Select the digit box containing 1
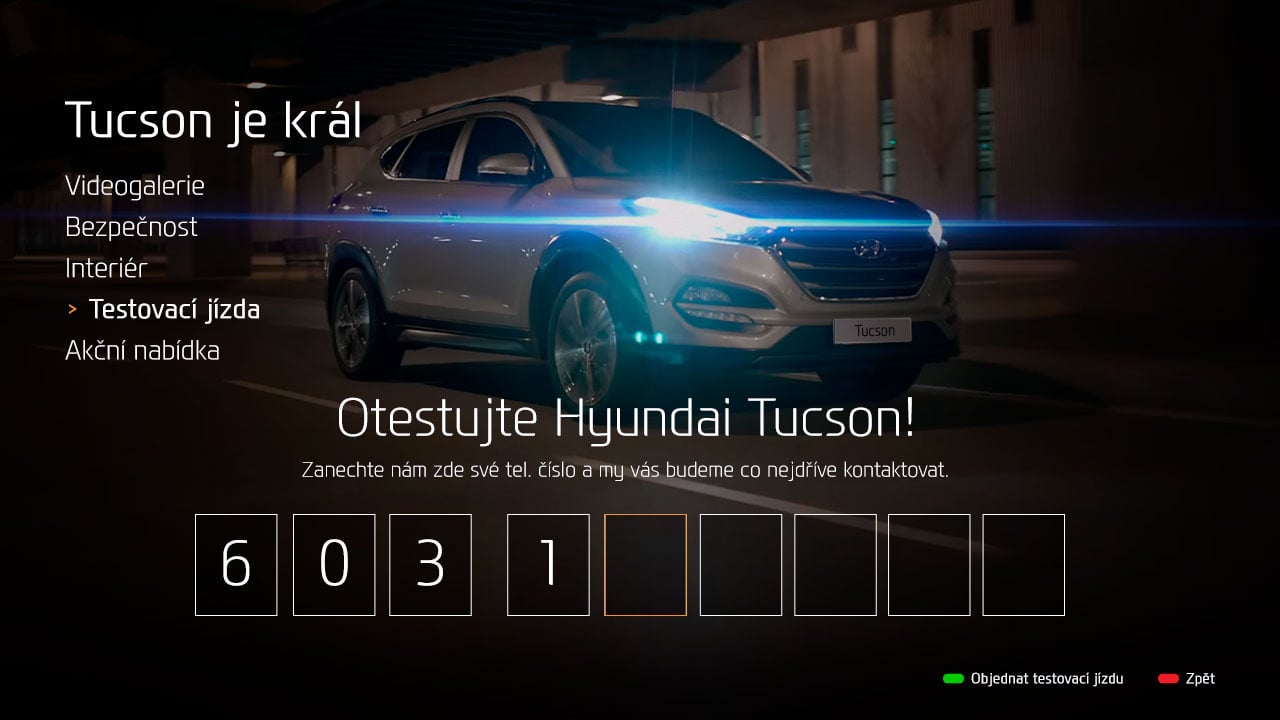Screen dimensions: 1280x720 [548, 565]
